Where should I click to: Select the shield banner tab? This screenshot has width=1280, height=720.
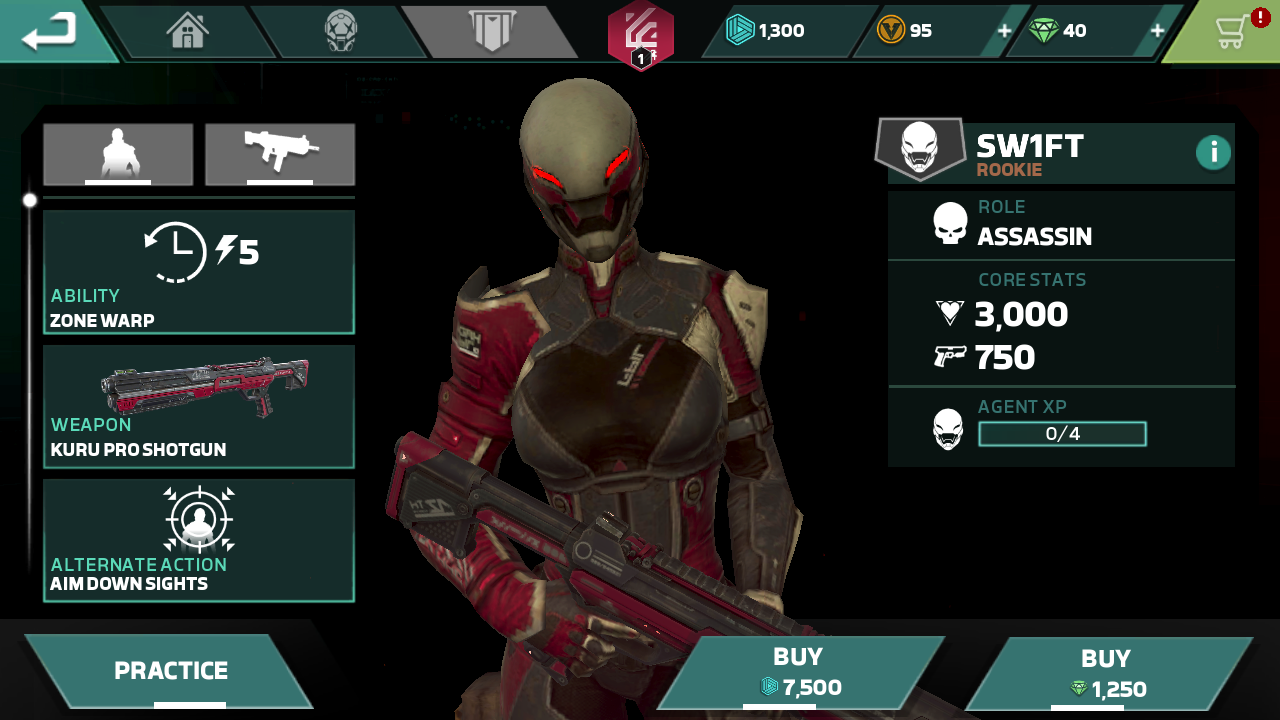click(492, 31)
